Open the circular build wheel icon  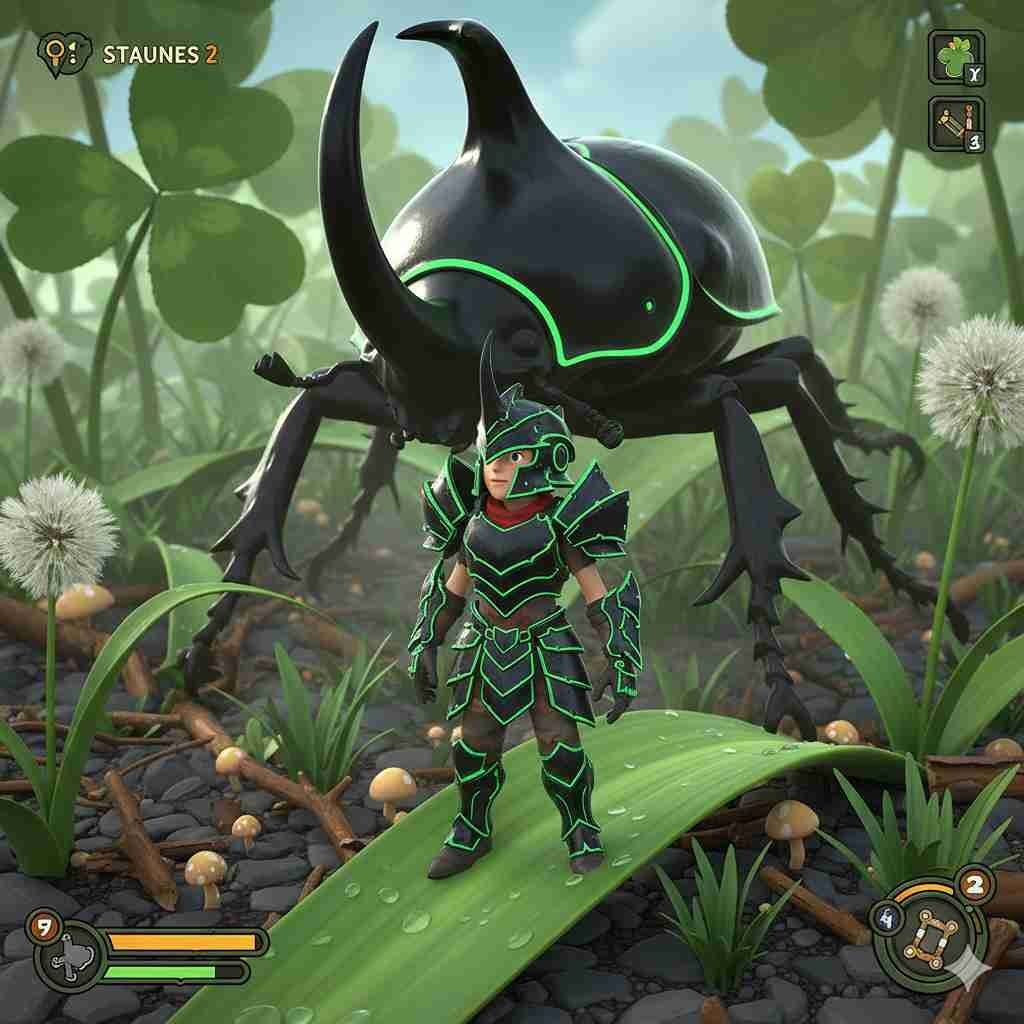click(928, 932)
